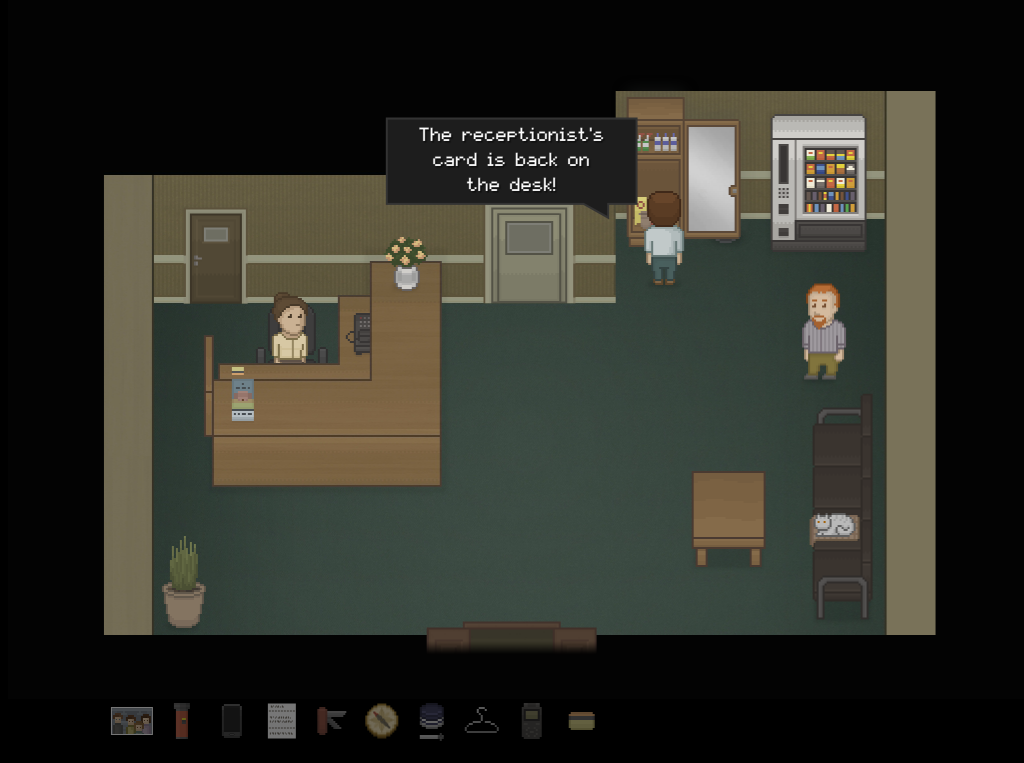Choose the wire coat hanger
This screenshot has width=1024, height=763.
pyautogui.click(x=482, y=721)
